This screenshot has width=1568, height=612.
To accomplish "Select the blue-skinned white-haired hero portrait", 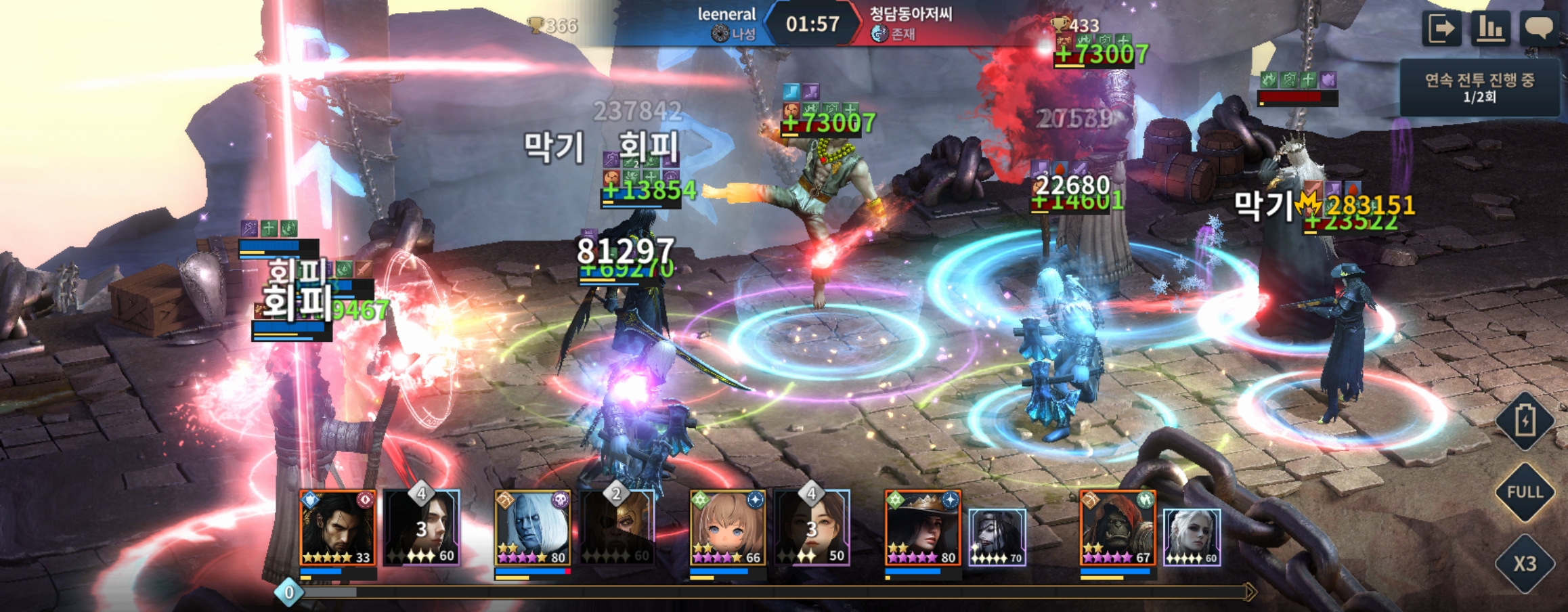I will click(532, 528).
